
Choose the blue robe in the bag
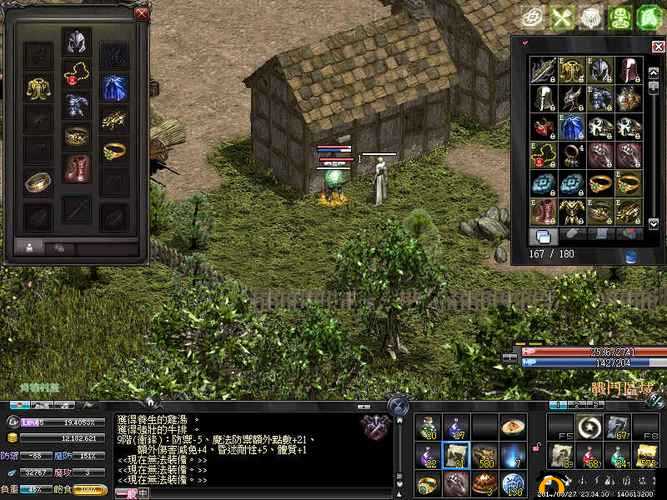(x=571, y=128)
